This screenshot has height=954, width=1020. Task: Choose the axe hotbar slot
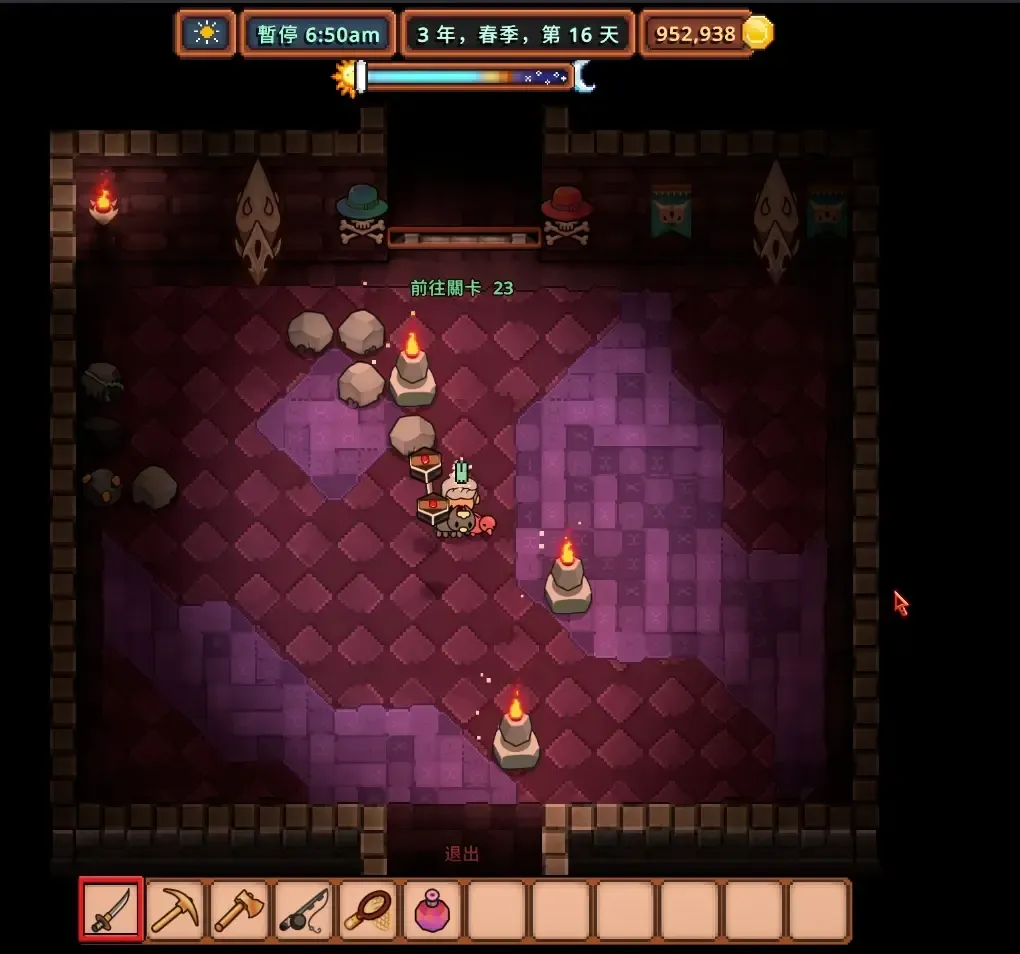pos(239,909)
